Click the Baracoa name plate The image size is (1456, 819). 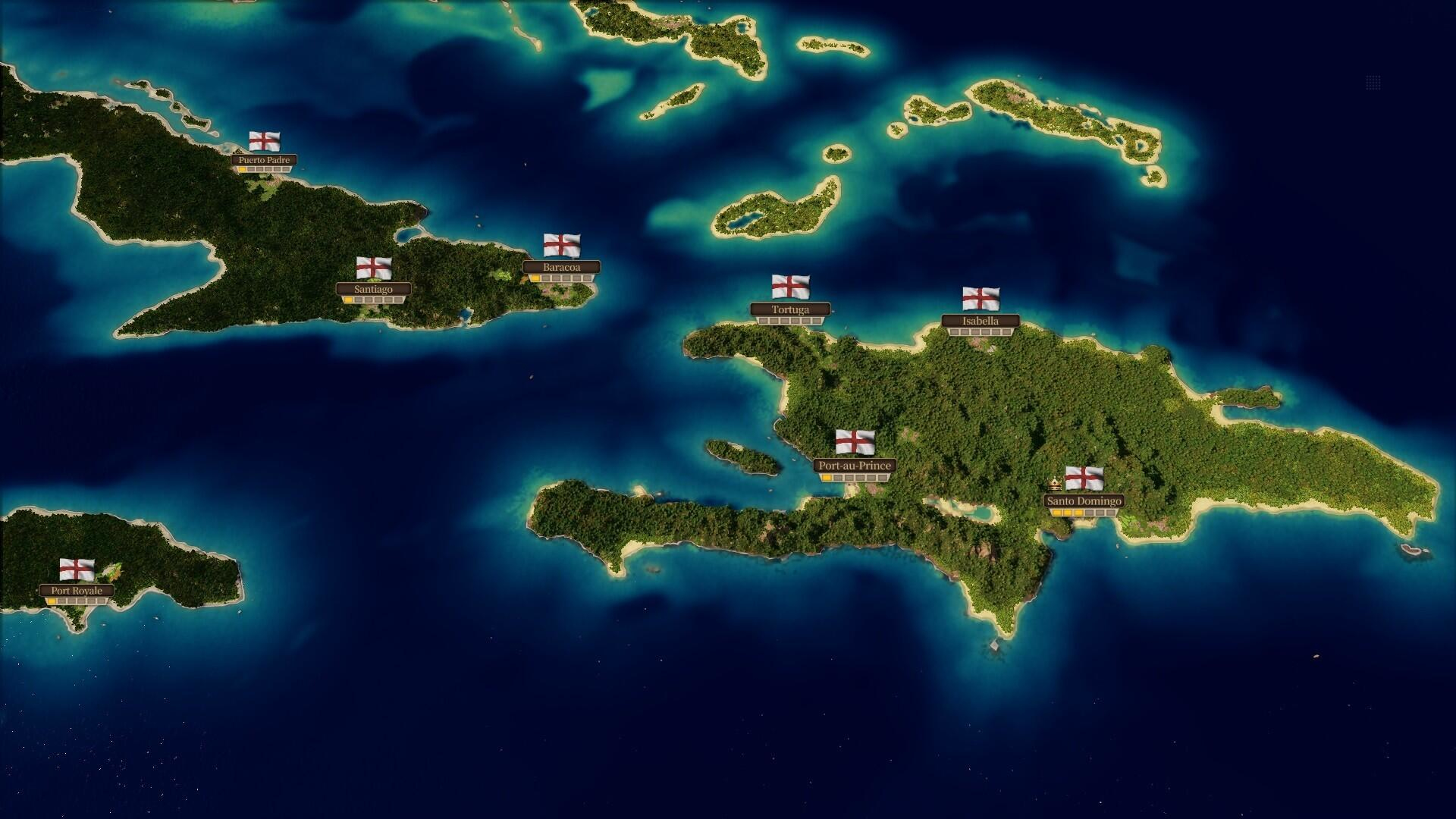click(x=562, y=267)
